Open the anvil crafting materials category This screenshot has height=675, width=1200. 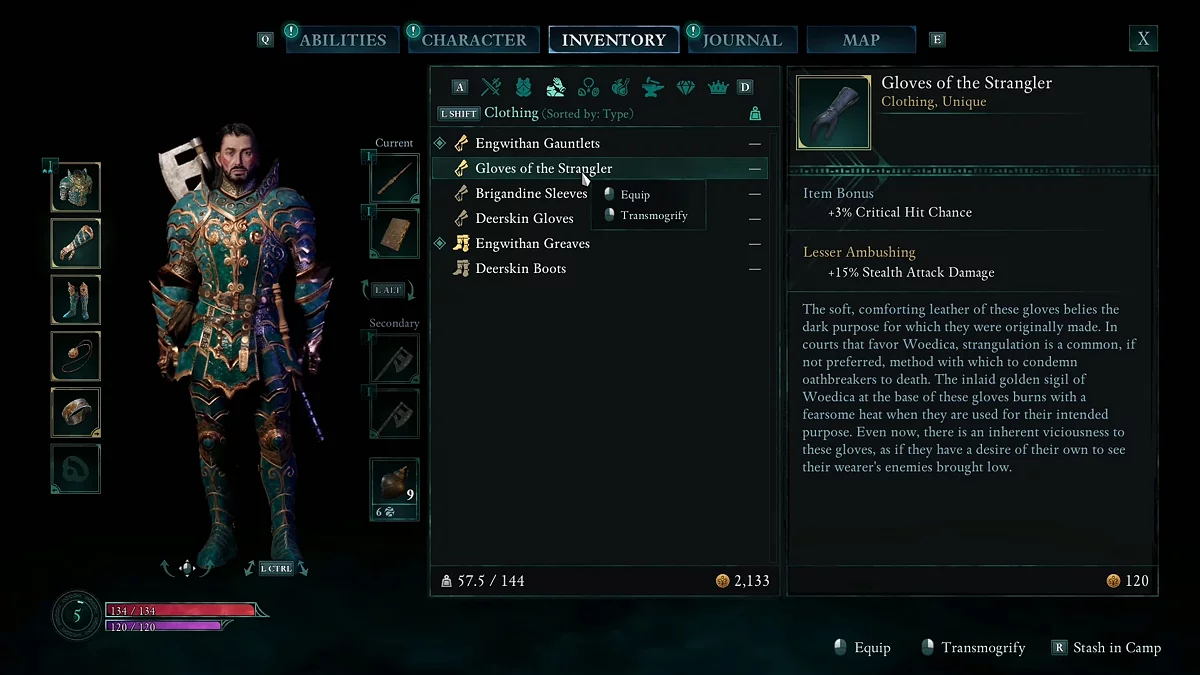pos(652,87)
